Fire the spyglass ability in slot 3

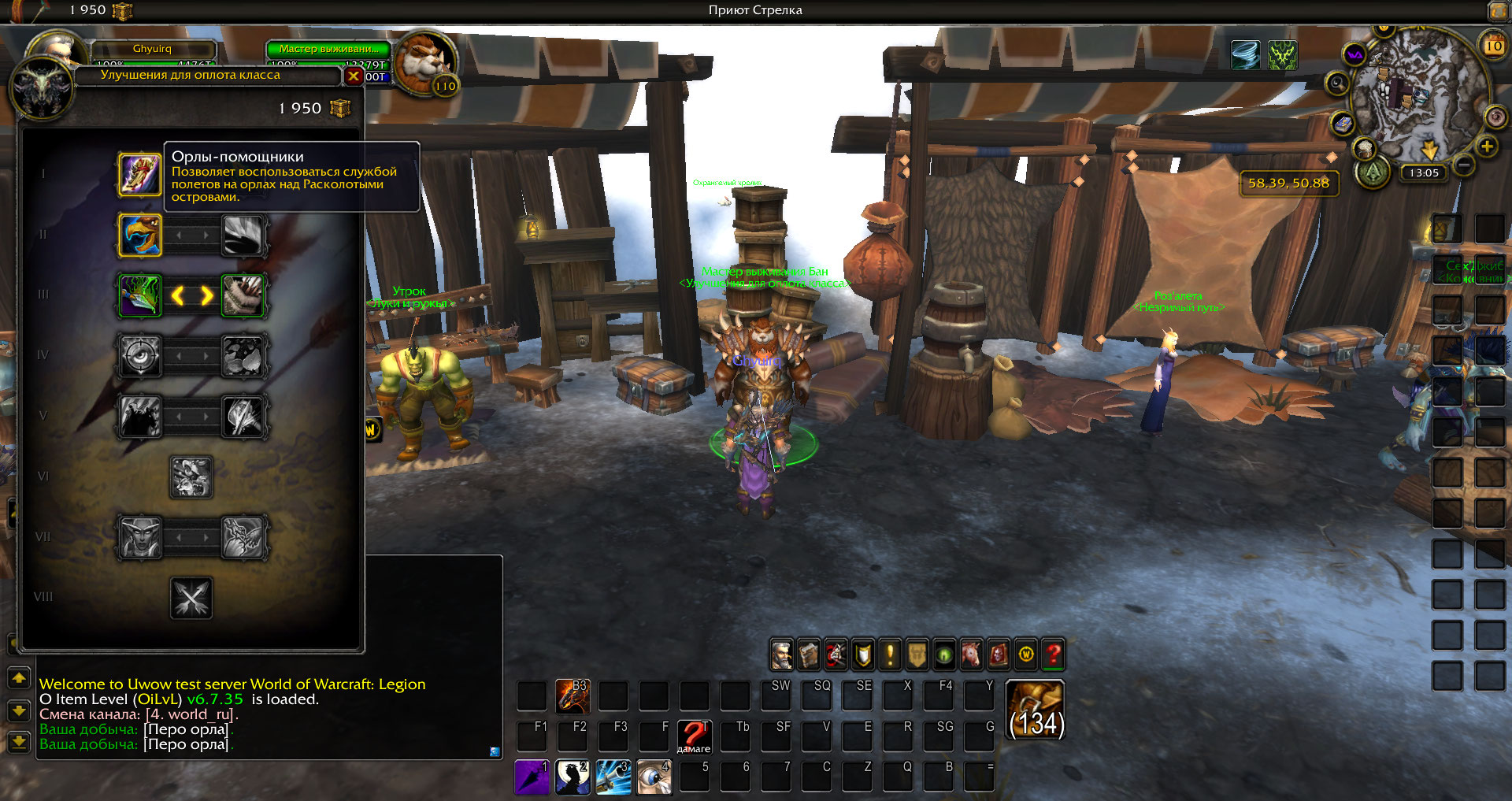click(x=613, y=777)
